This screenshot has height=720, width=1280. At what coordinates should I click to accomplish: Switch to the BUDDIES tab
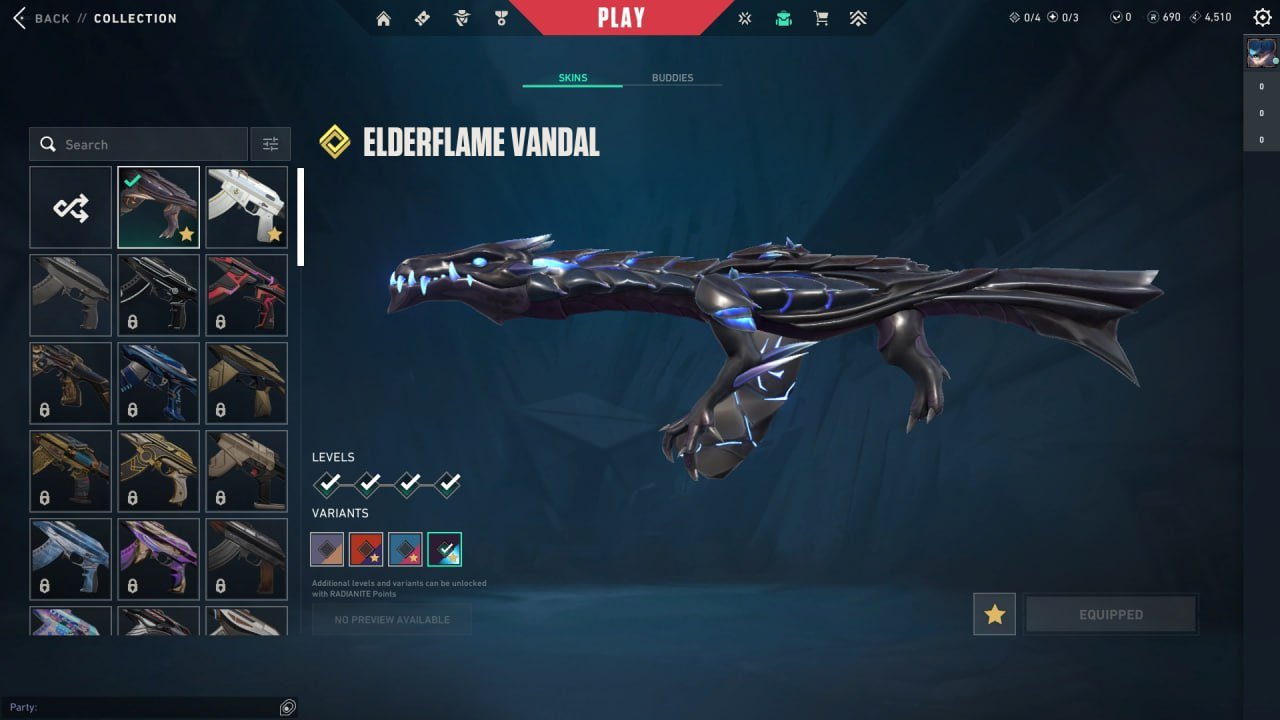[674, 77]
